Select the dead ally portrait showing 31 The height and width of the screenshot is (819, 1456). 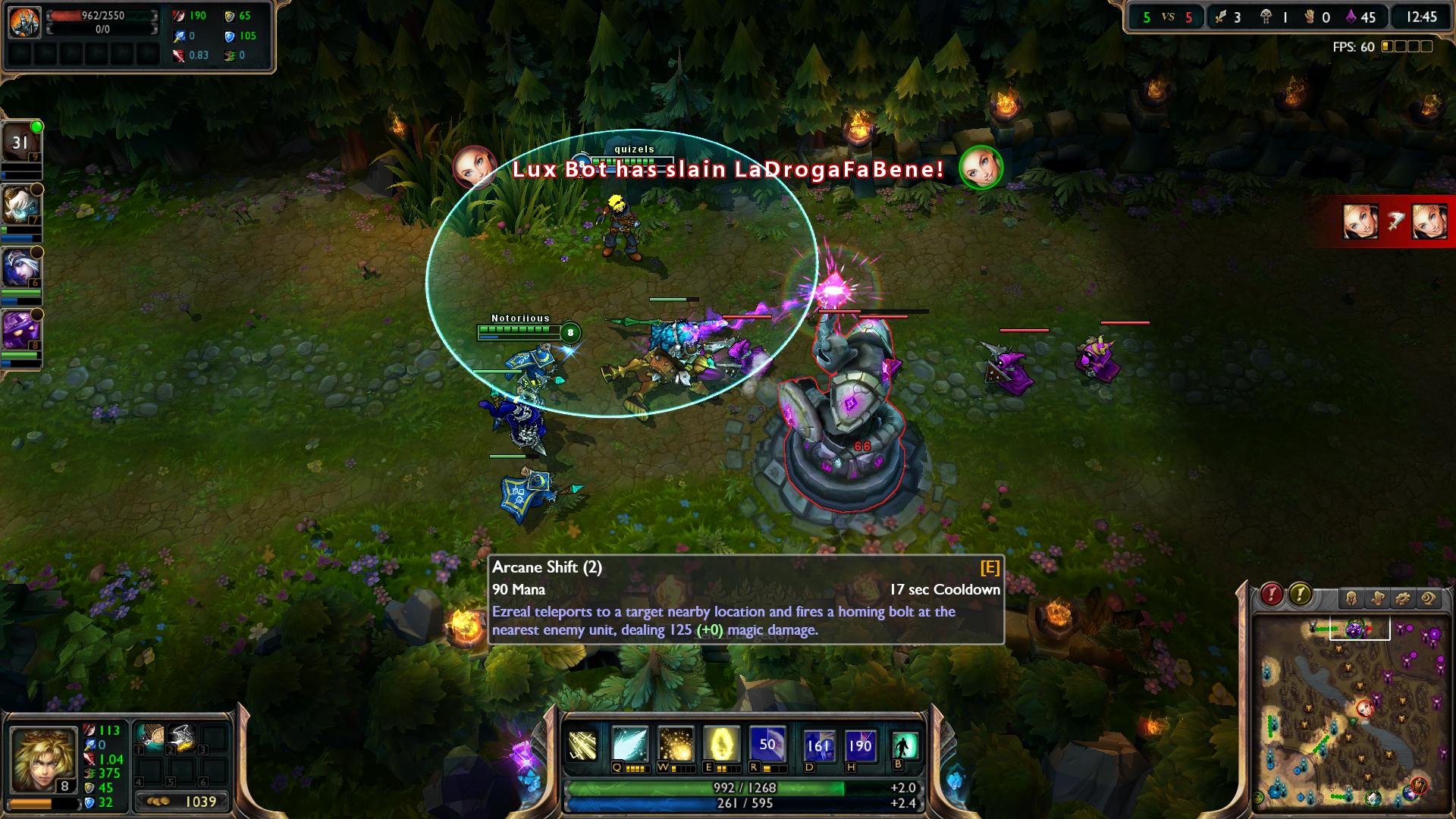(20, 143)
